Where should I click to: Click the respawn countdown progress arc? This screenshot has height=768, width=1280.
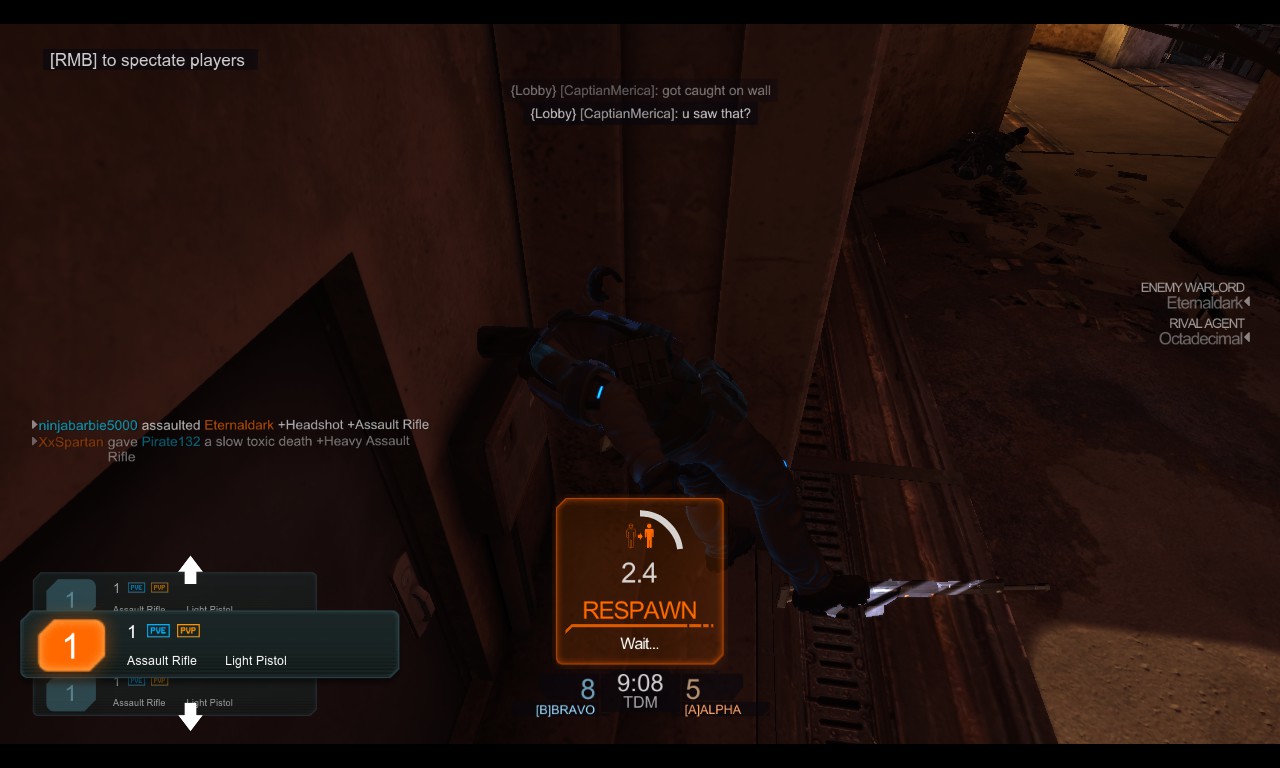(662, 523)
